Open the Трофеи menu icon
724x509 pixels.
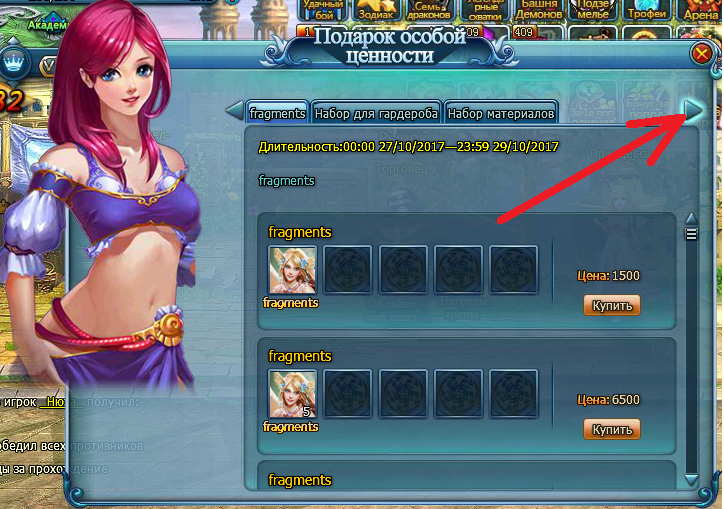tap(647, 10)
